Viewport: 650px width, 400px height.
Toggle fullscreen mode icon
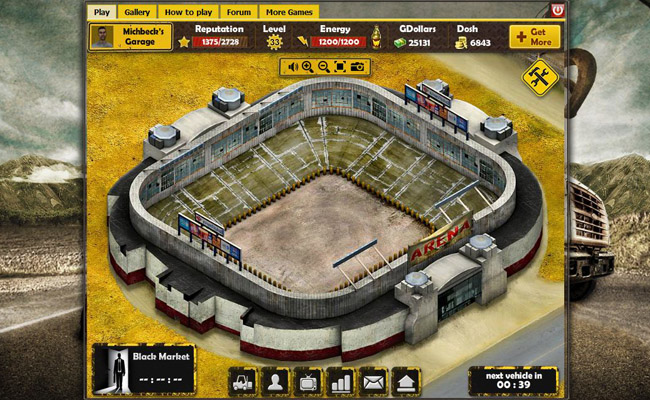[340, 67]
